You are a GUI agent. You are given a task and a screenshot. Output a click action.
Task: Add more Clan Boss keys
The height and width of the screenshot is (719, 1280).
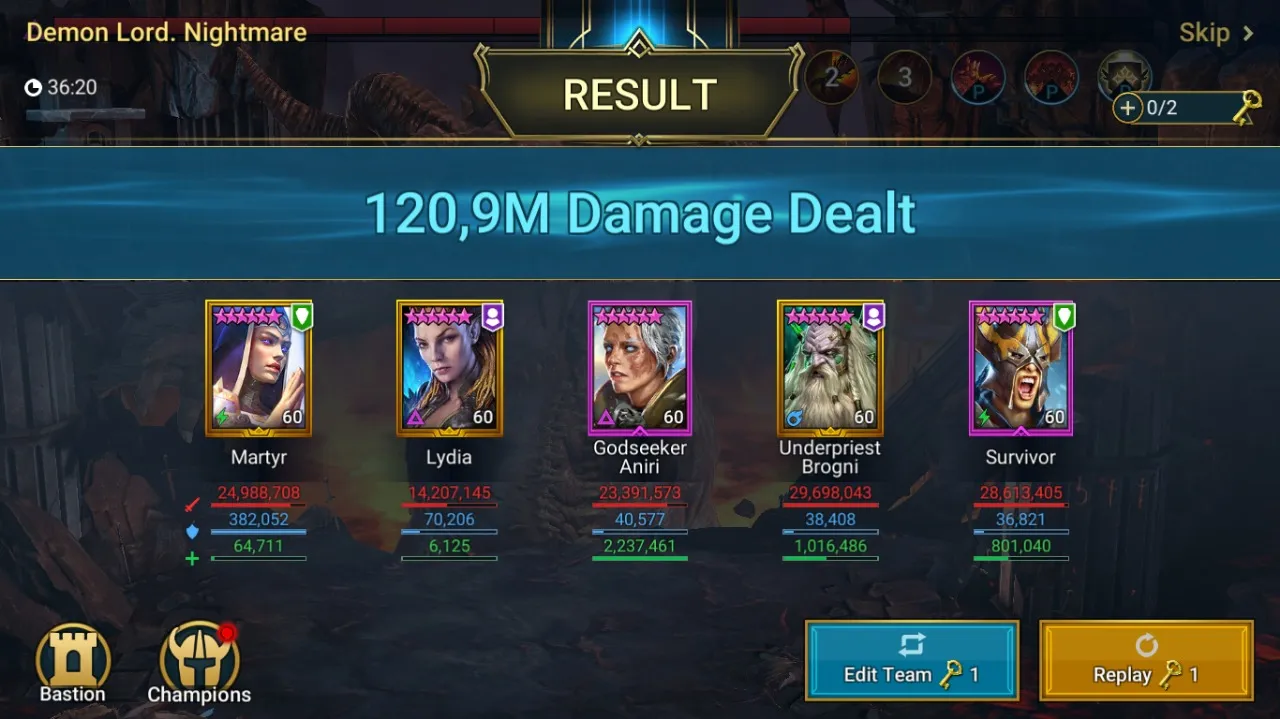click(x=1128, y=108)
